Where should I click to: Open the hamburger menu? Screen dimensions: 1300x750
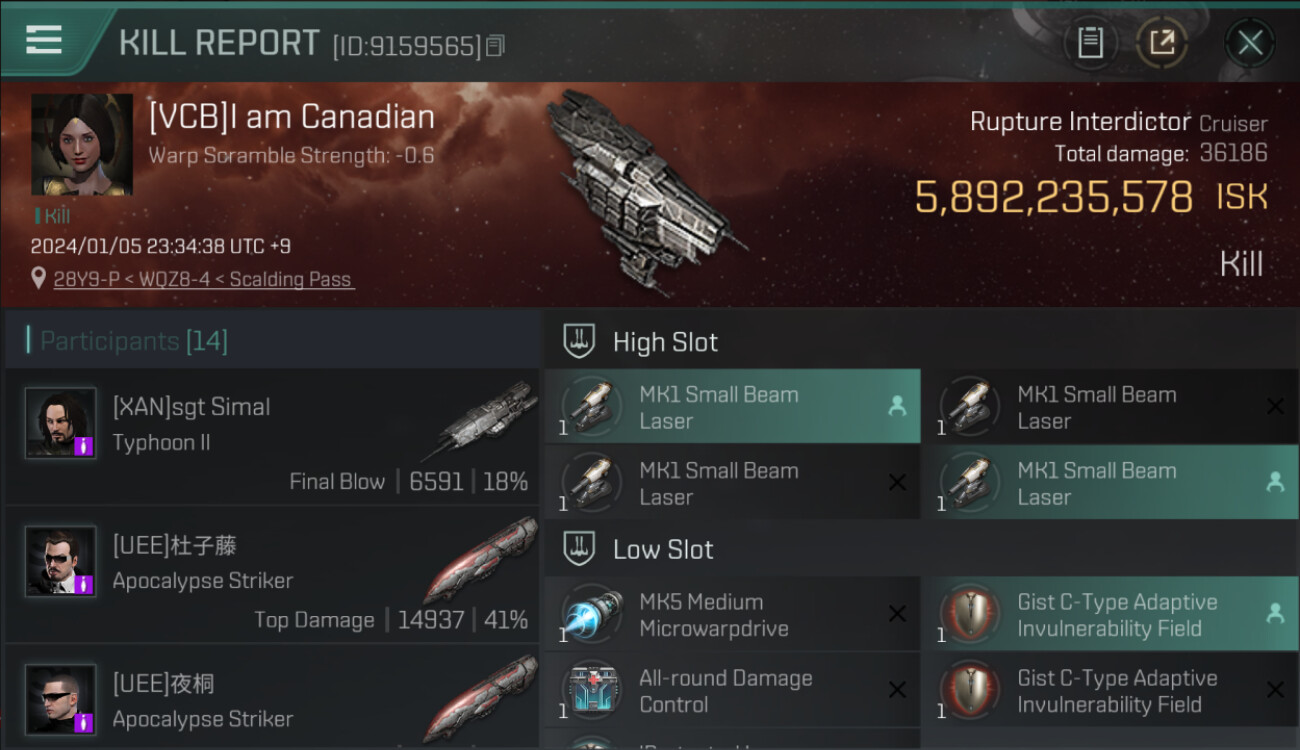(x=44, y=41)
